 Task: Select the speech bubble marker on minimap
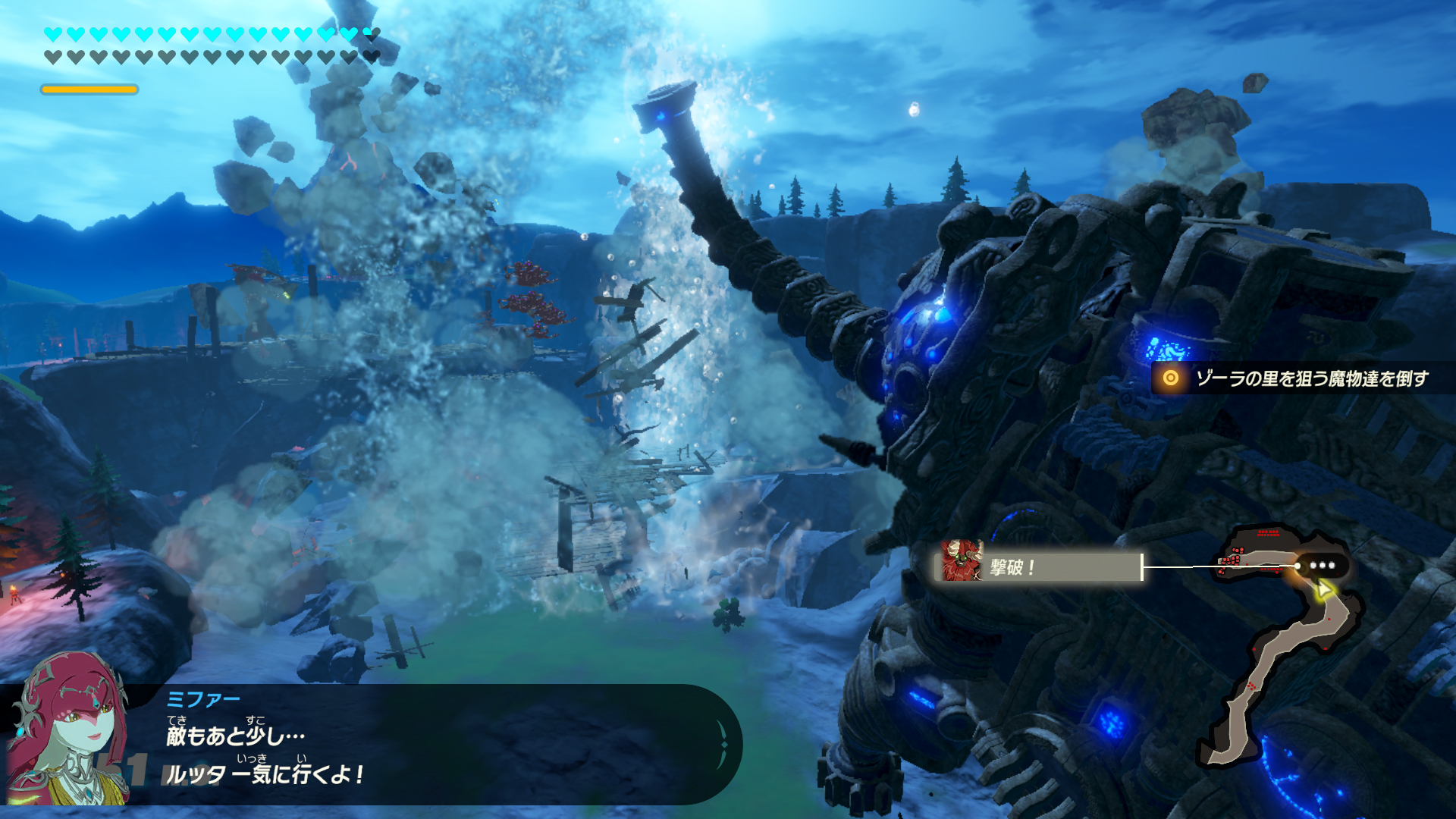click(x=1322, y=566)
